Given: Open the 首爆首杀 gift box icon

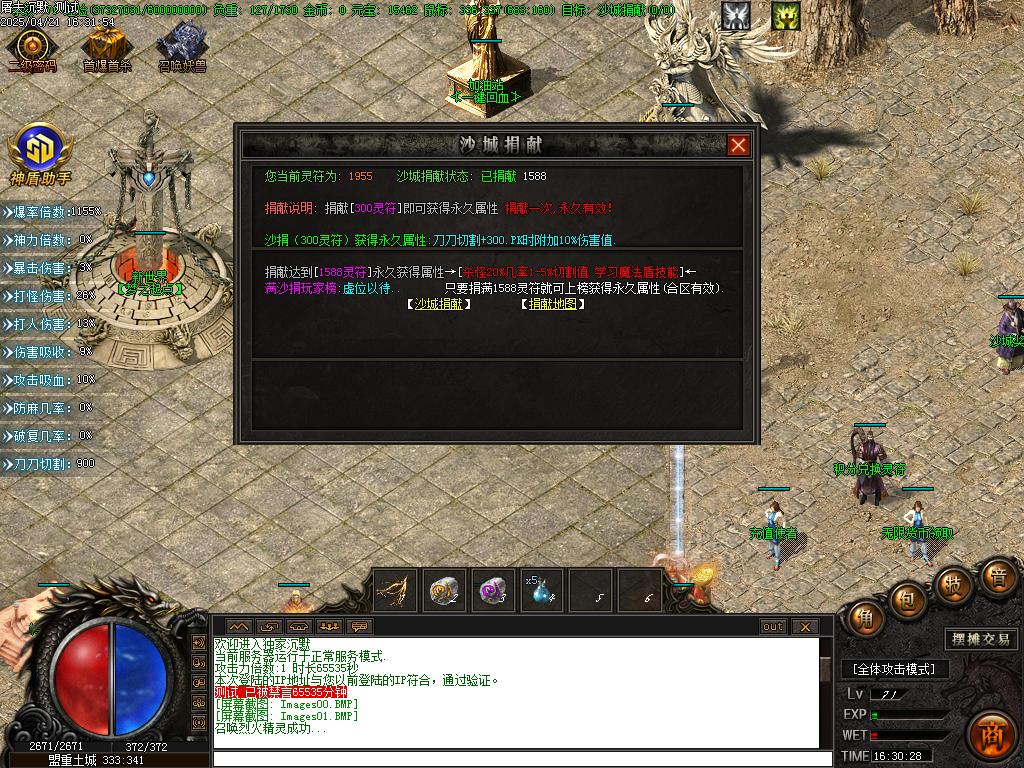Looking at the screenshot, I should coord(106,47).
